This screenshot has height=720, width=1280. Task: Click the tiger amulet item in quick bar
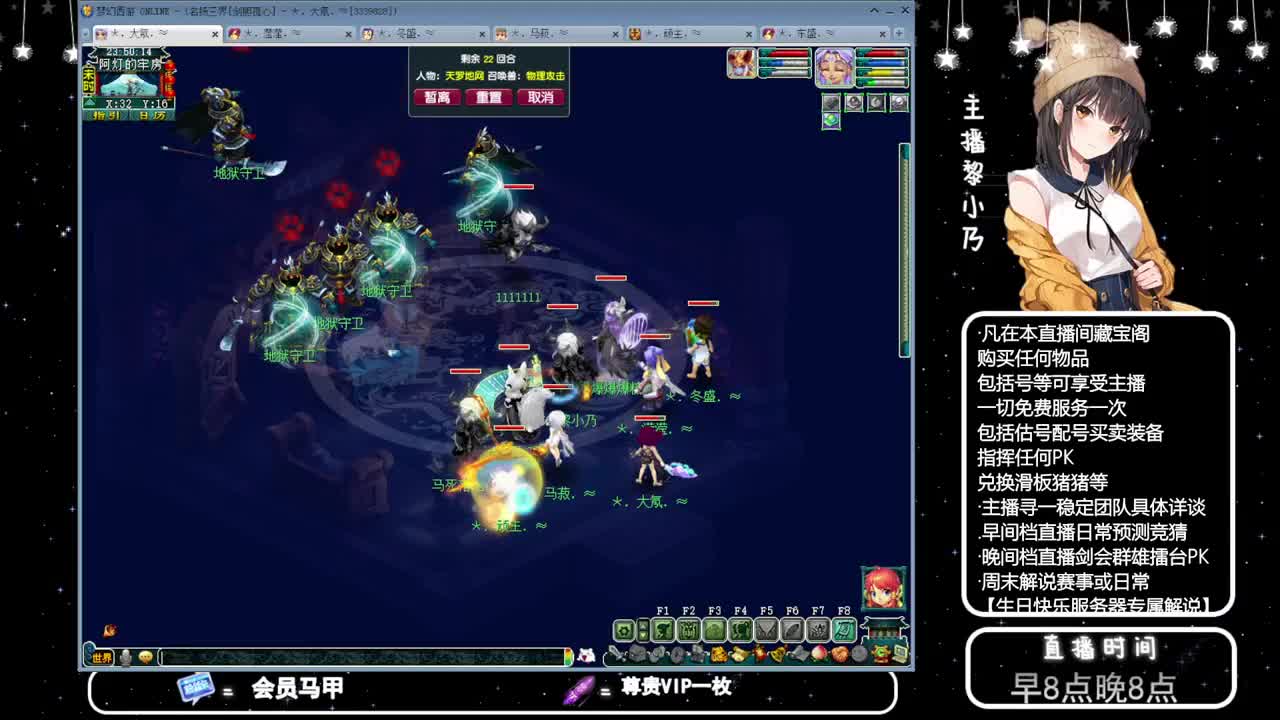pos(716,654)
